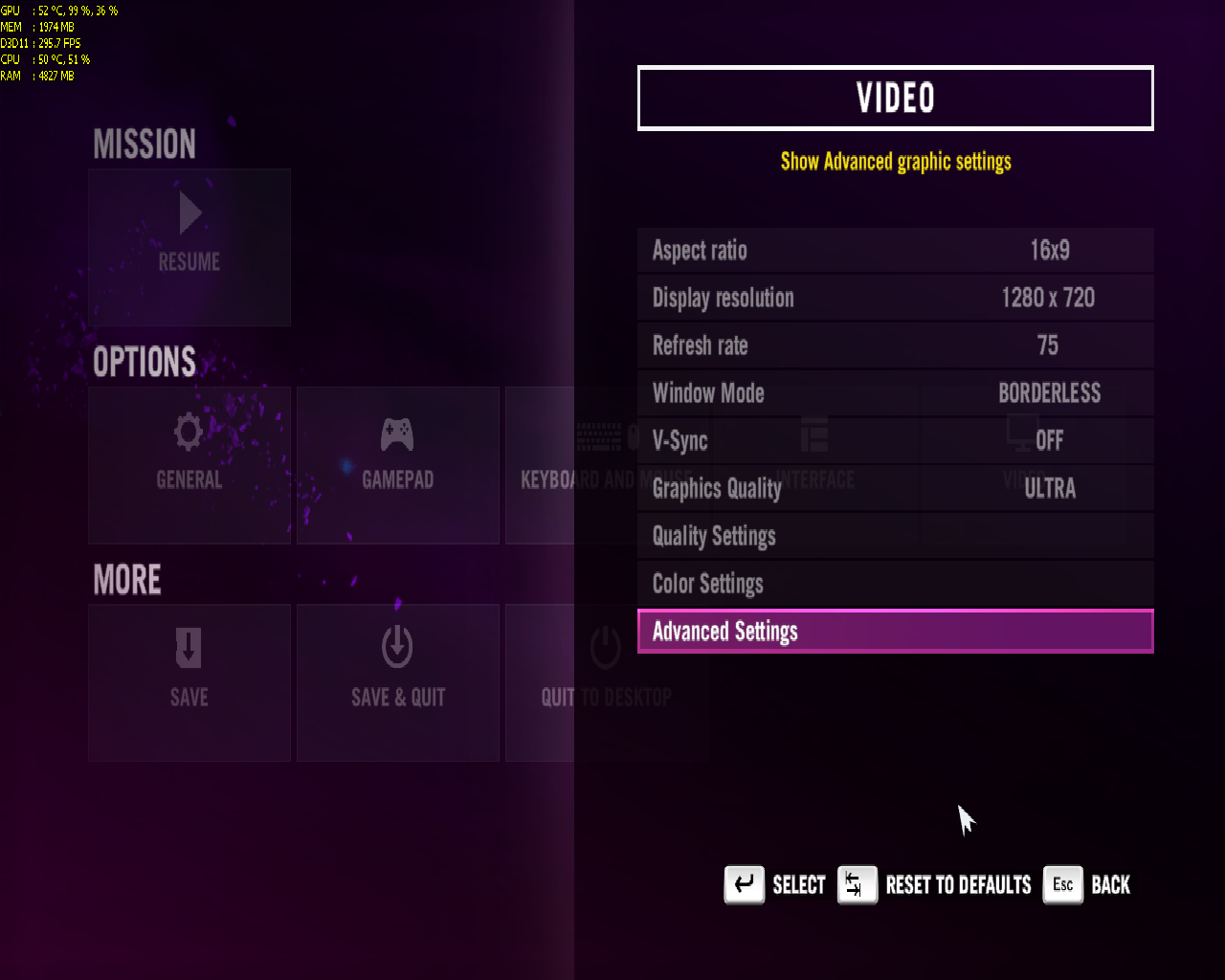The image size is (1225, 980).
Task: Open the Gamepad options tile
Action: [397, 465]
